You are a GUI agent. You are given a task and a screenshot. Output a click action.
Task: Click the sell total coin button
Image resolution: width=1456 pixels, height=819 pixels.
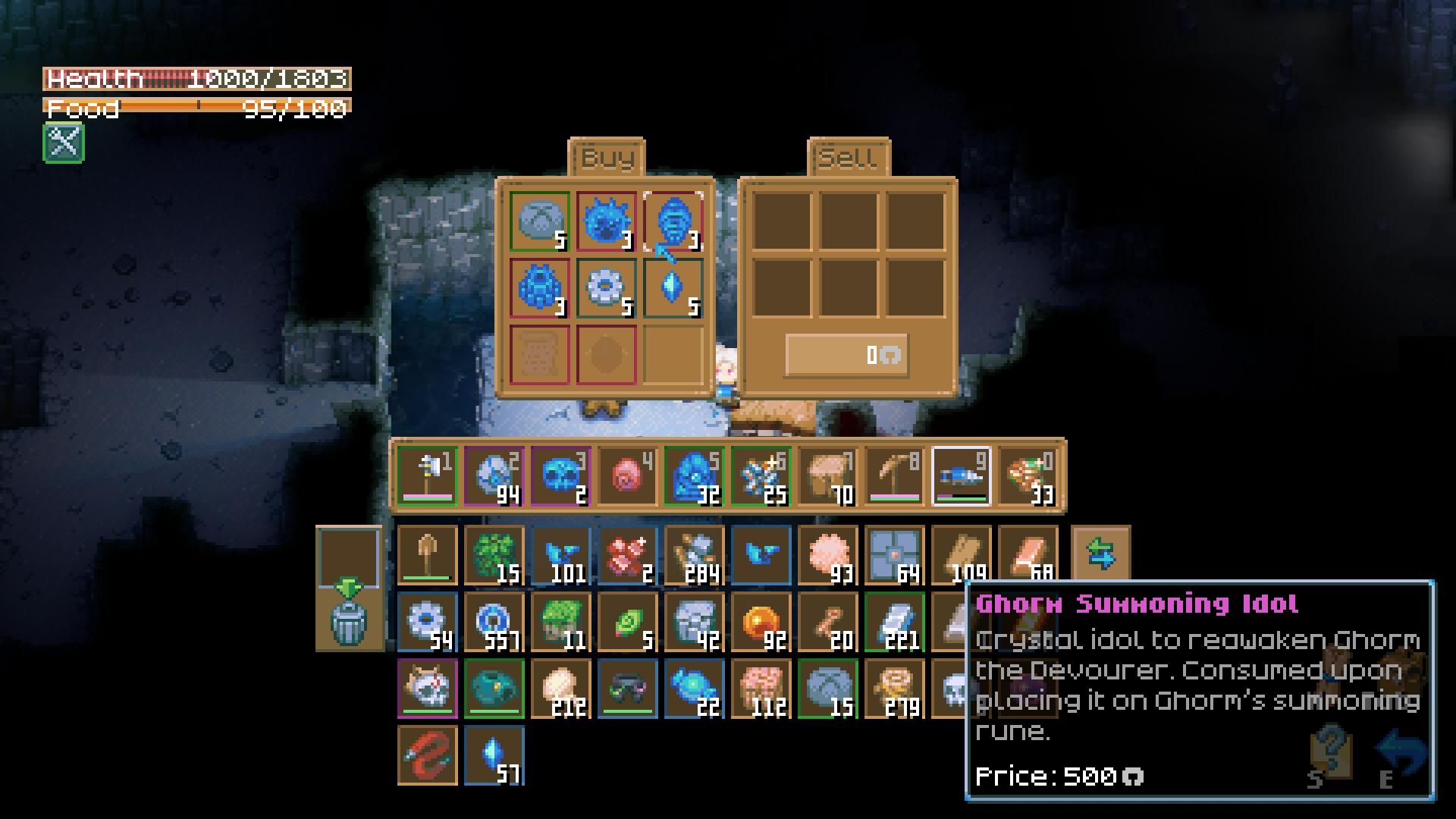point(846,355)
